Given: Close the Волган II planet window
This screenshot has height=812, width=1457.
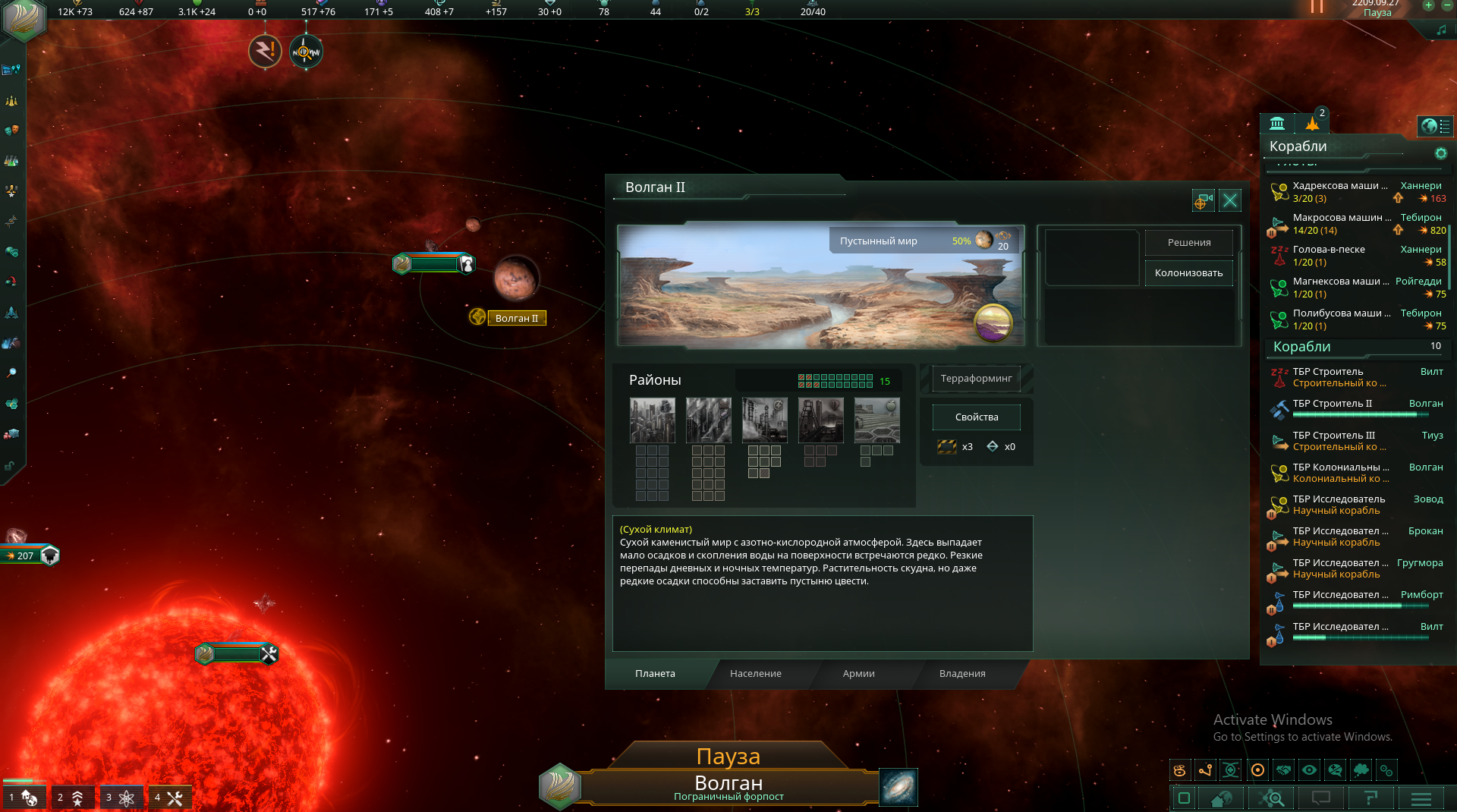Looking at the screenshot, I should [1230, 200].
